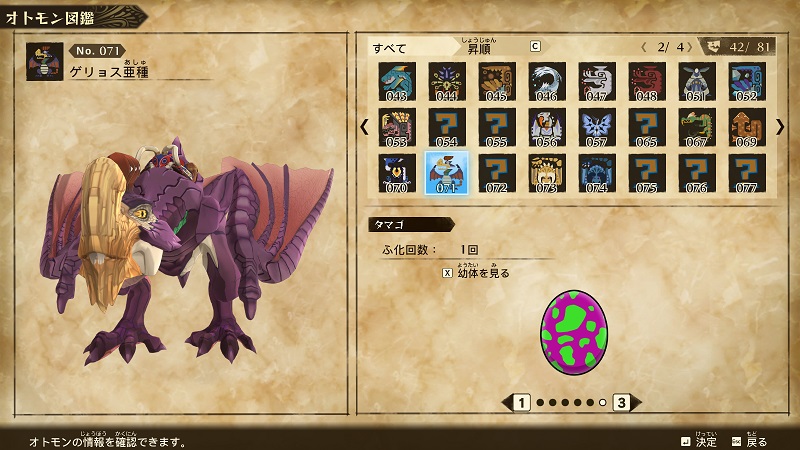
Task: Pick monstie entry number 057
Action: coord(597,126)
